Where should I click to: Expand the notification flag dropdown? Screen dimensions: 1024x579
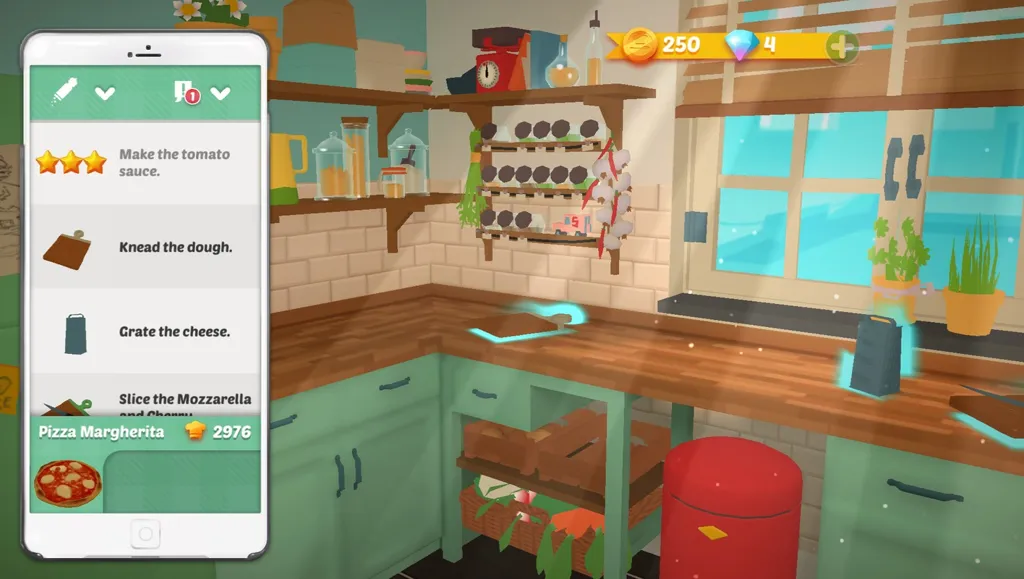point(220,93)
